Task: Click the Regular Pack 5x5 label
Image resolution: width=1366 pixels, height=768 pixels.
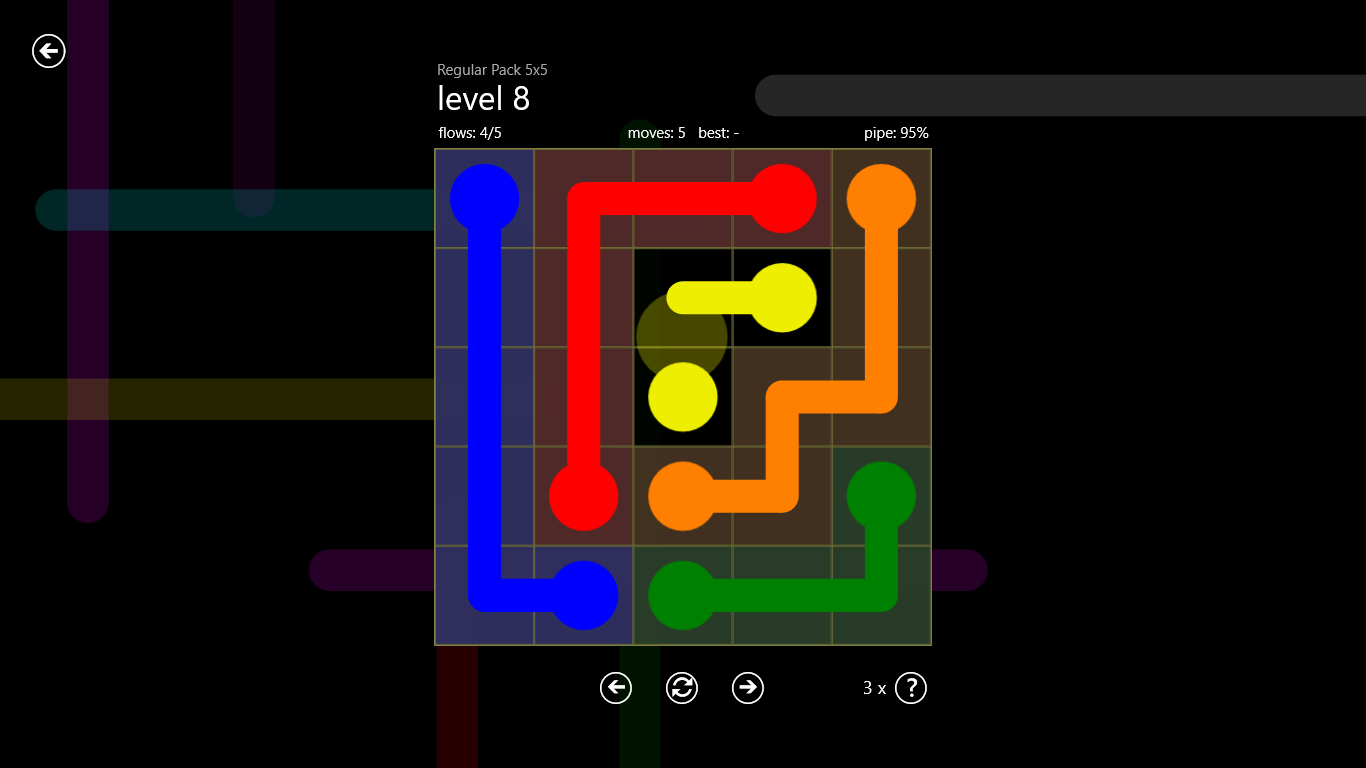Action: 494,70
